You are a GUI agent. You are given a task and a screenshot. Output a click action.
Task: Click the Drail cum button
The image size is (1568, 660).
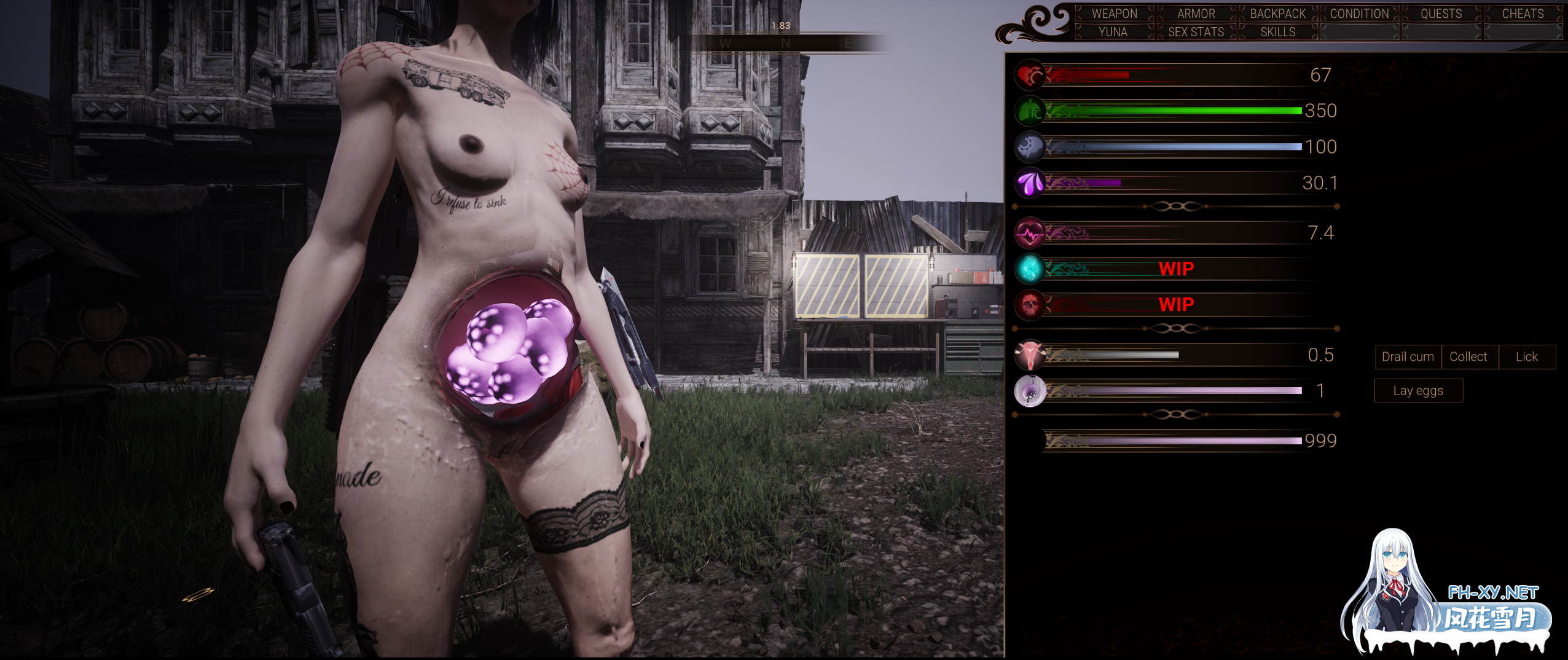coord(1407,356)
